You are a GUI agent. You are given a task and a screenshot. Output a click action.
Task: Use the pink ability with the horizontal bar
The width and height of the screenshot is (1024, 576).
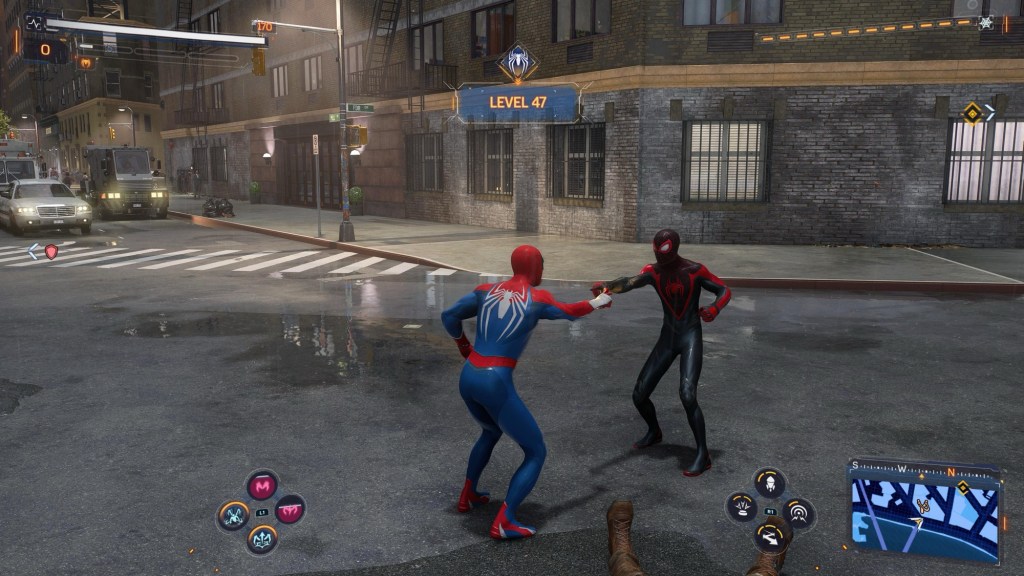pos(290,509)
